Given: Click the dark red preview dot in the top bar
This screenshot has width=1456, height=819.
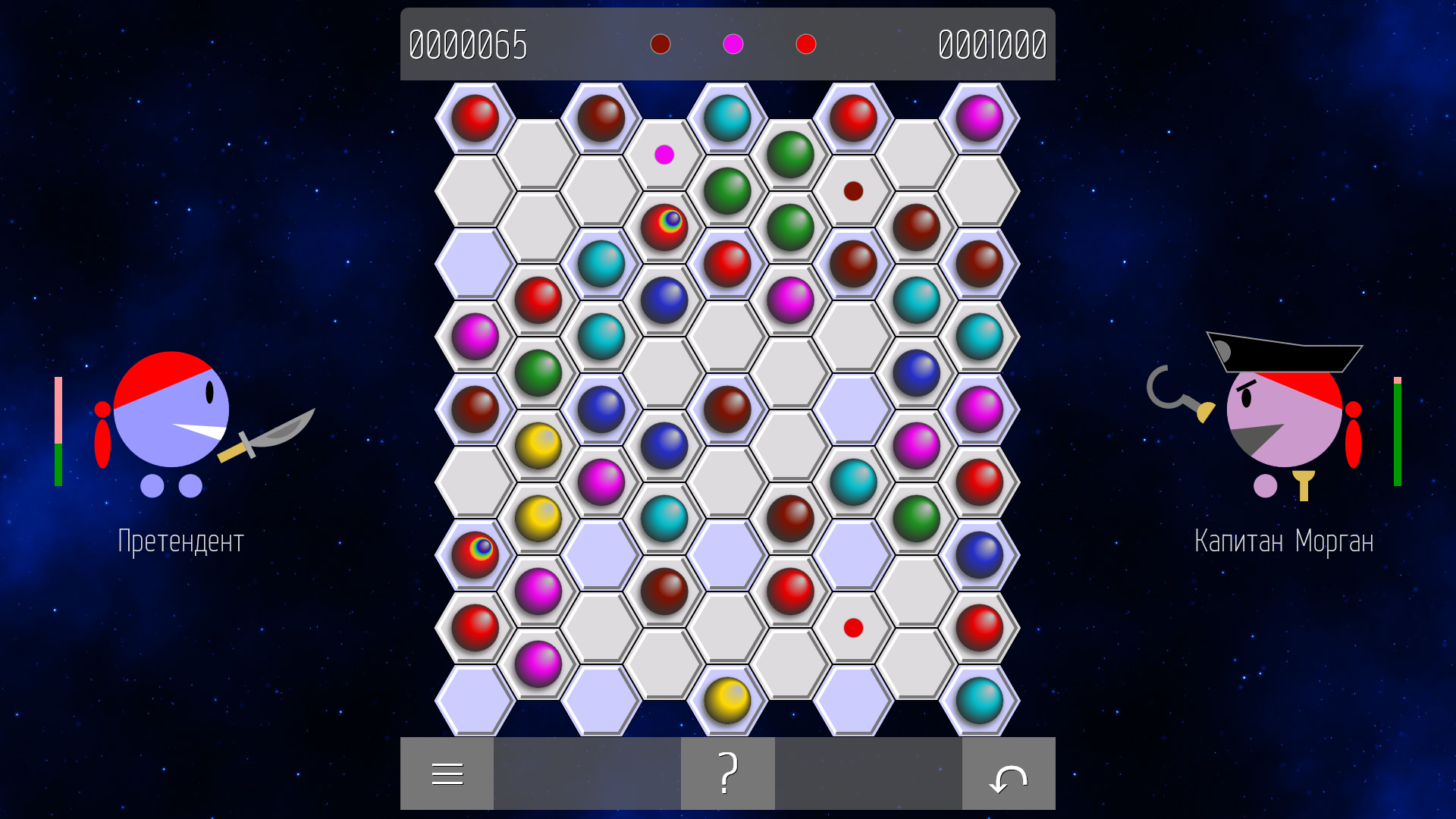Looking at the screenshot, I should tap(661, 45).
